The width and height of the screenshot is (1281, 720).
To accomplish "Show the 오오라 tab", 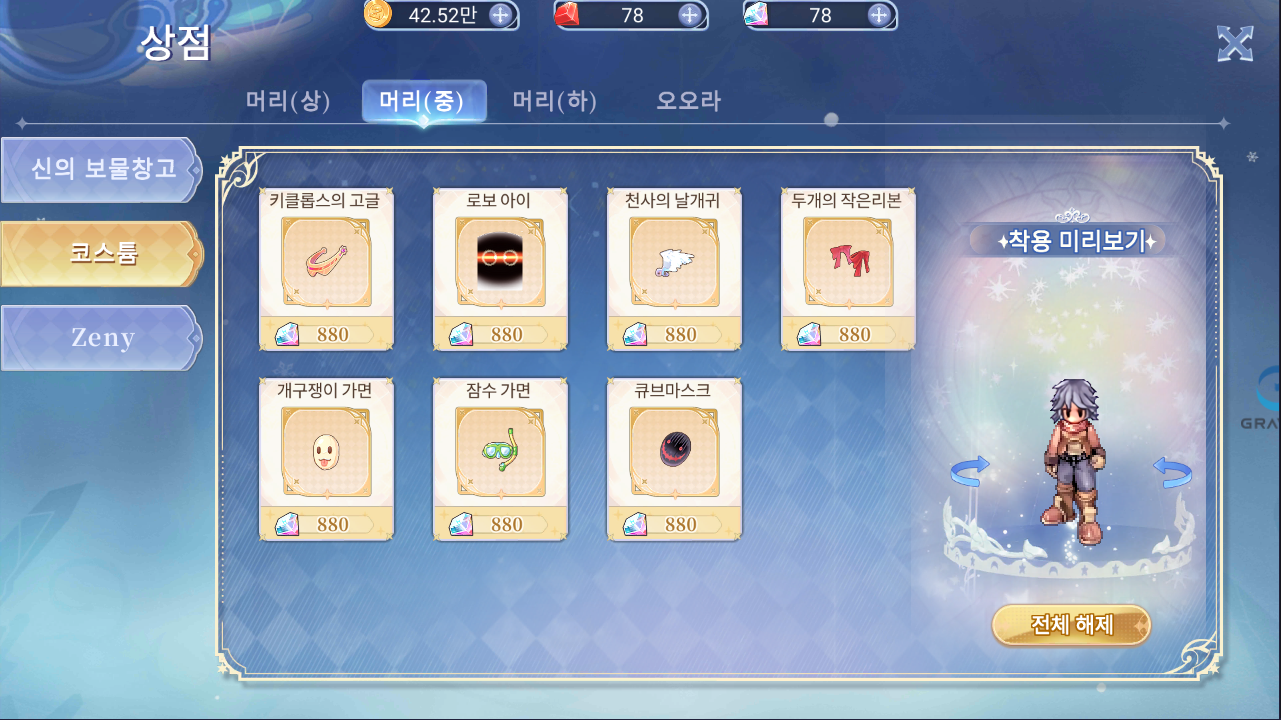I will [x=688, y=101].
